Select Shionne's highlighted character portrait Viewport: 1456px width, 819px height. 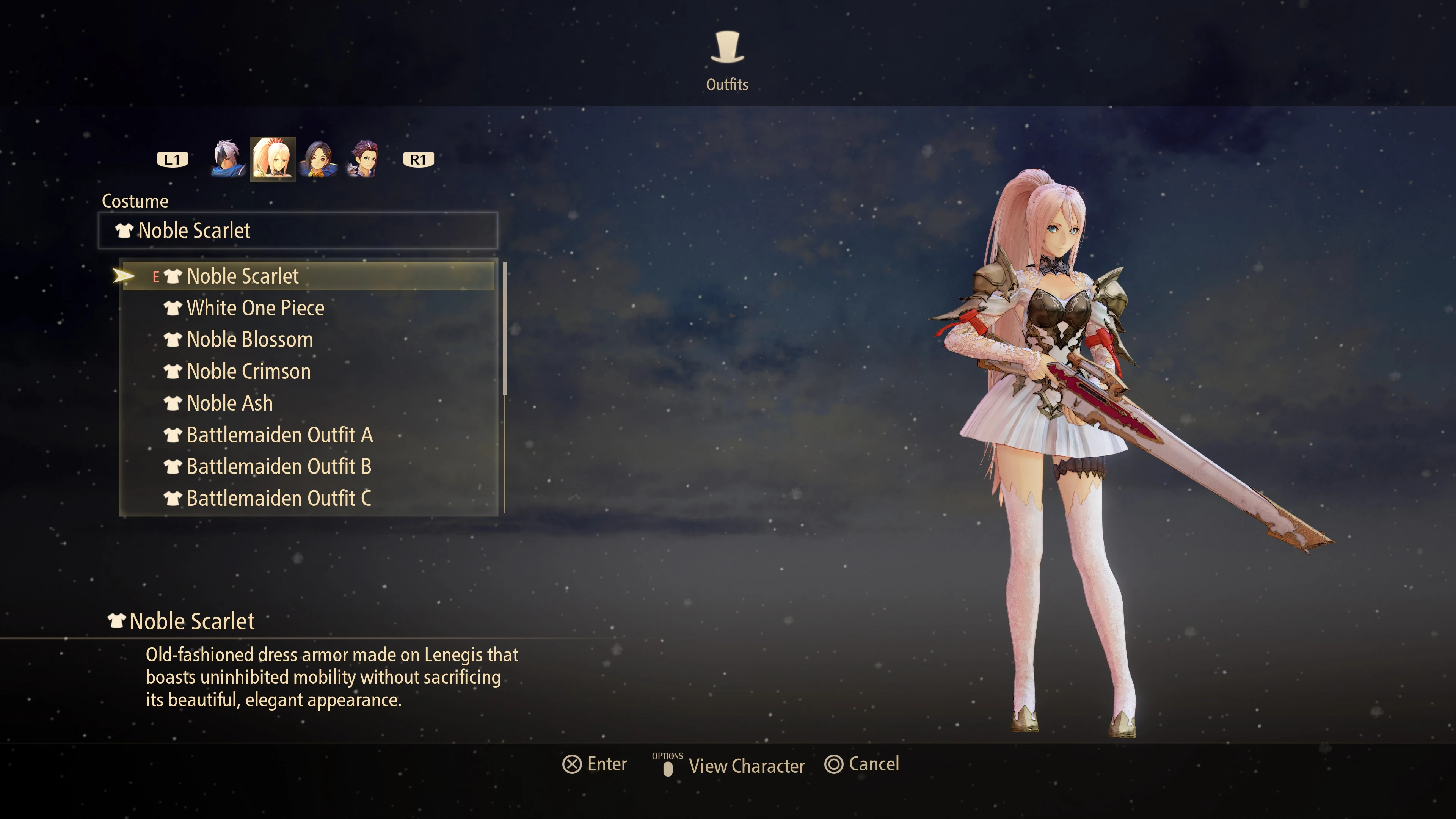coord(274,159)
